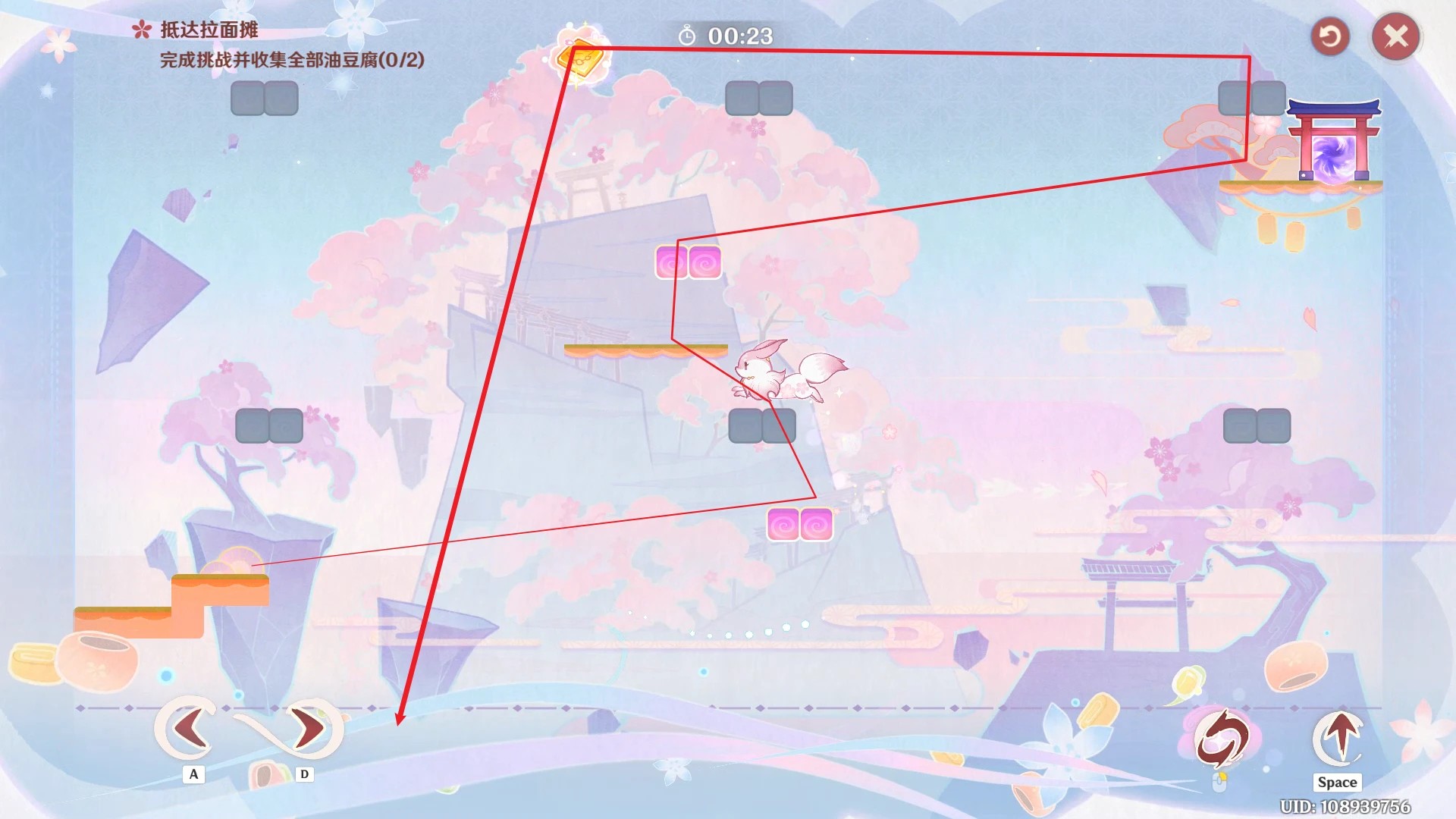Close the minigame with the X button

(1395, 36)
